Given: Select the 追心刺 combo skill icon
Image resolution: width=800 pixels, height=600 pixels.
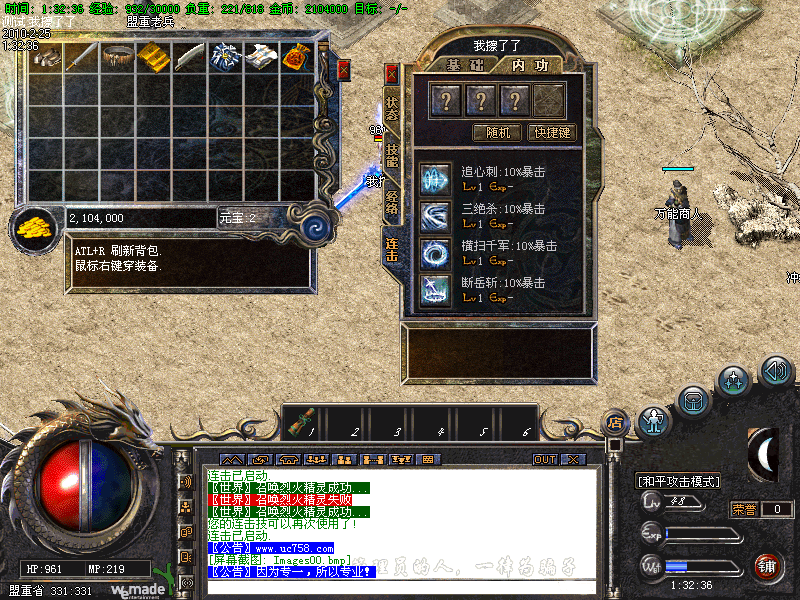Looking at the screenshot, I should [x=435, y=179].
